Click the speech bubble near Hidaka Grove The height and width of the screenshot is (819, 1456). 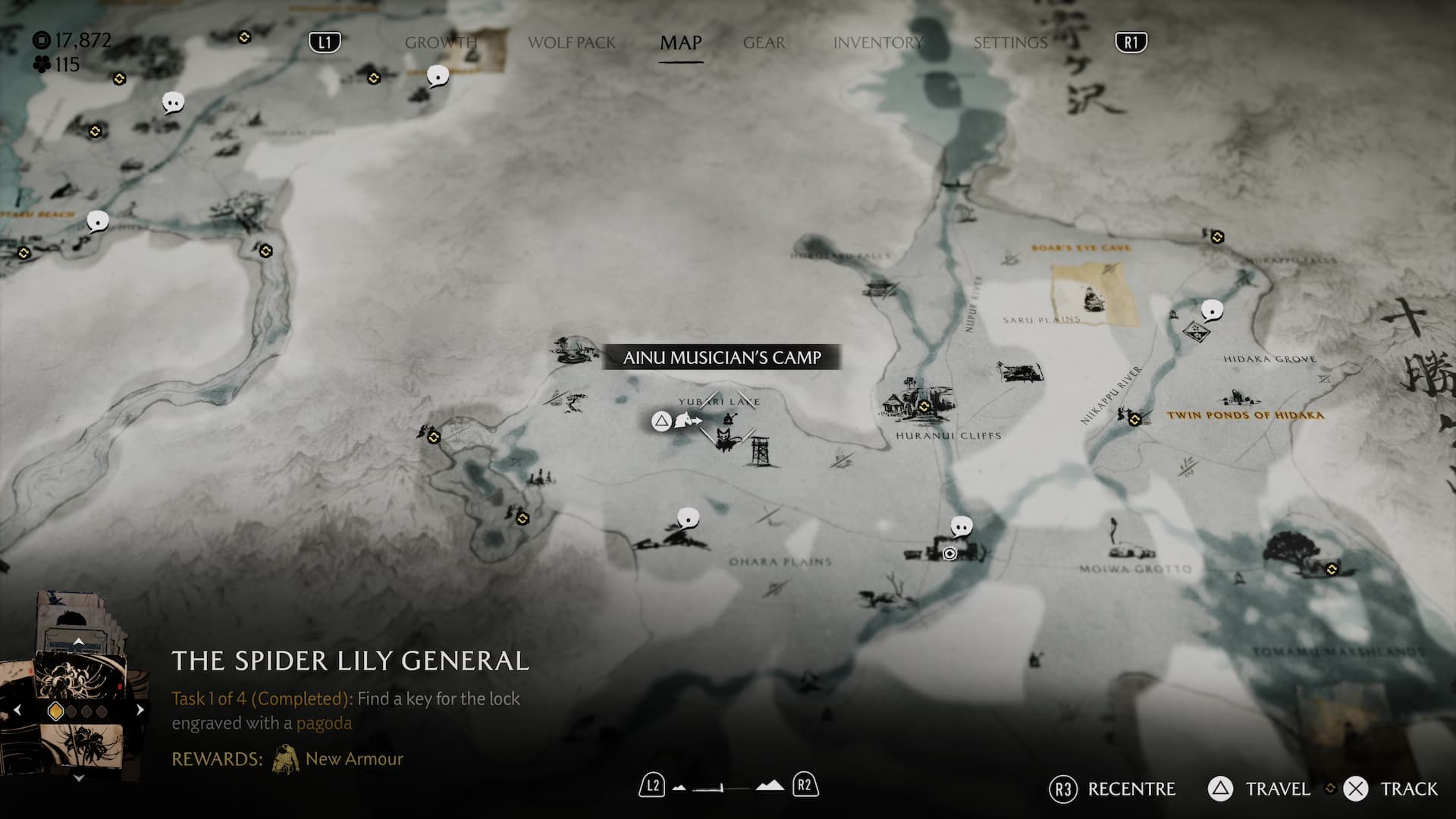1212,309
